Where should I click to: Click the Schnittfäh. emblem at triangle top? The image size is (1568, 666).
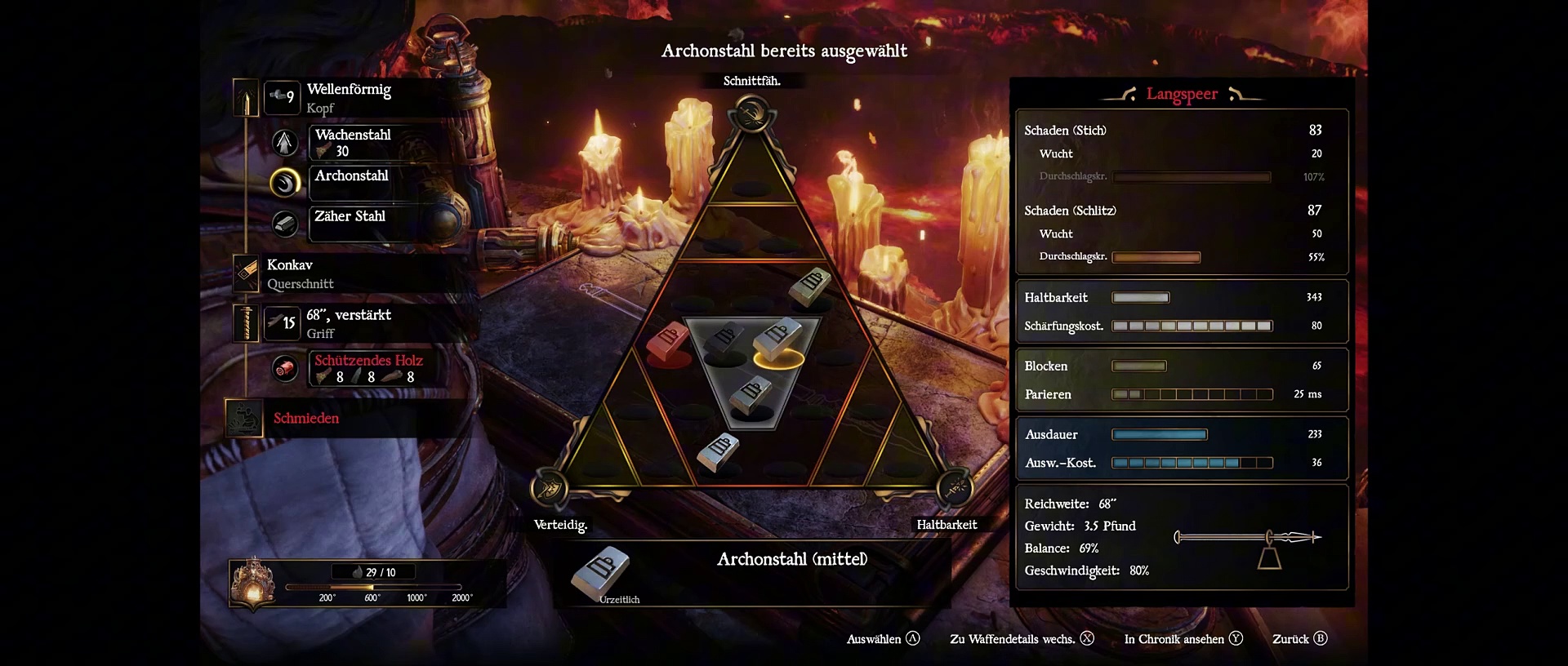pyautogui.click(x=751, y=114)
